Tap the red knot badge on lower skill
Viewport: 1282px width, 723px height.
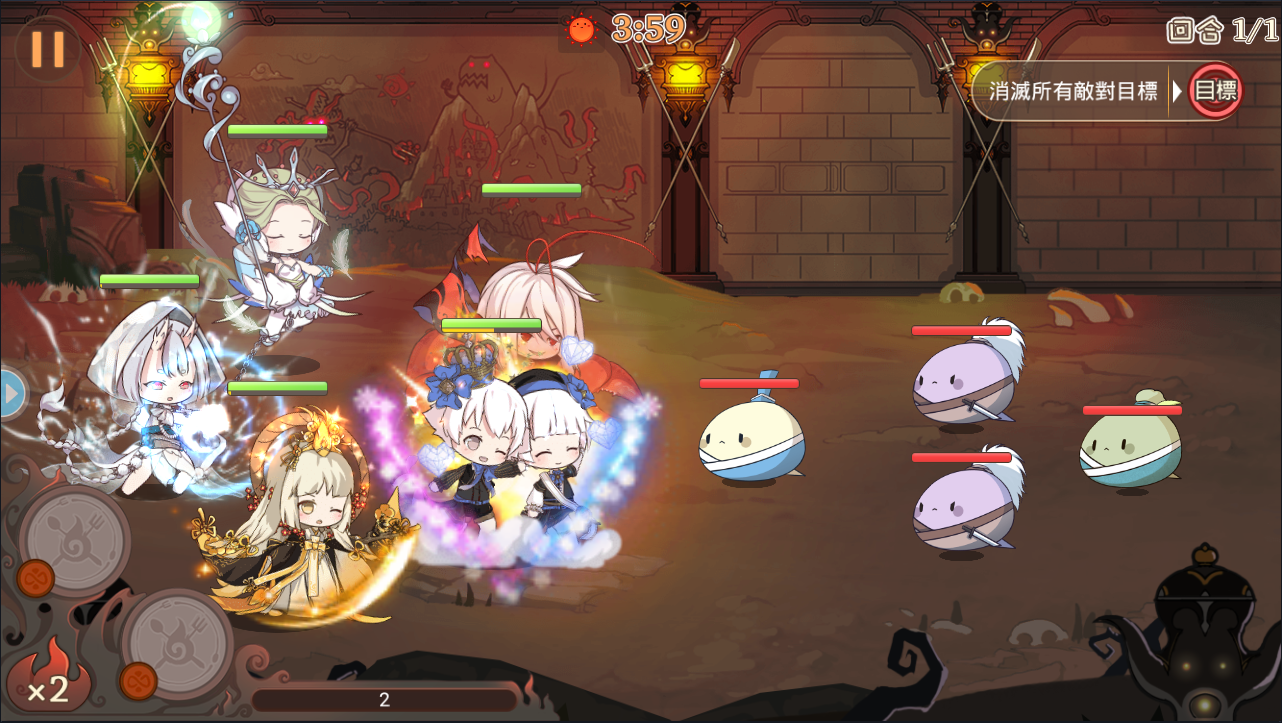[x=137, y=683]
